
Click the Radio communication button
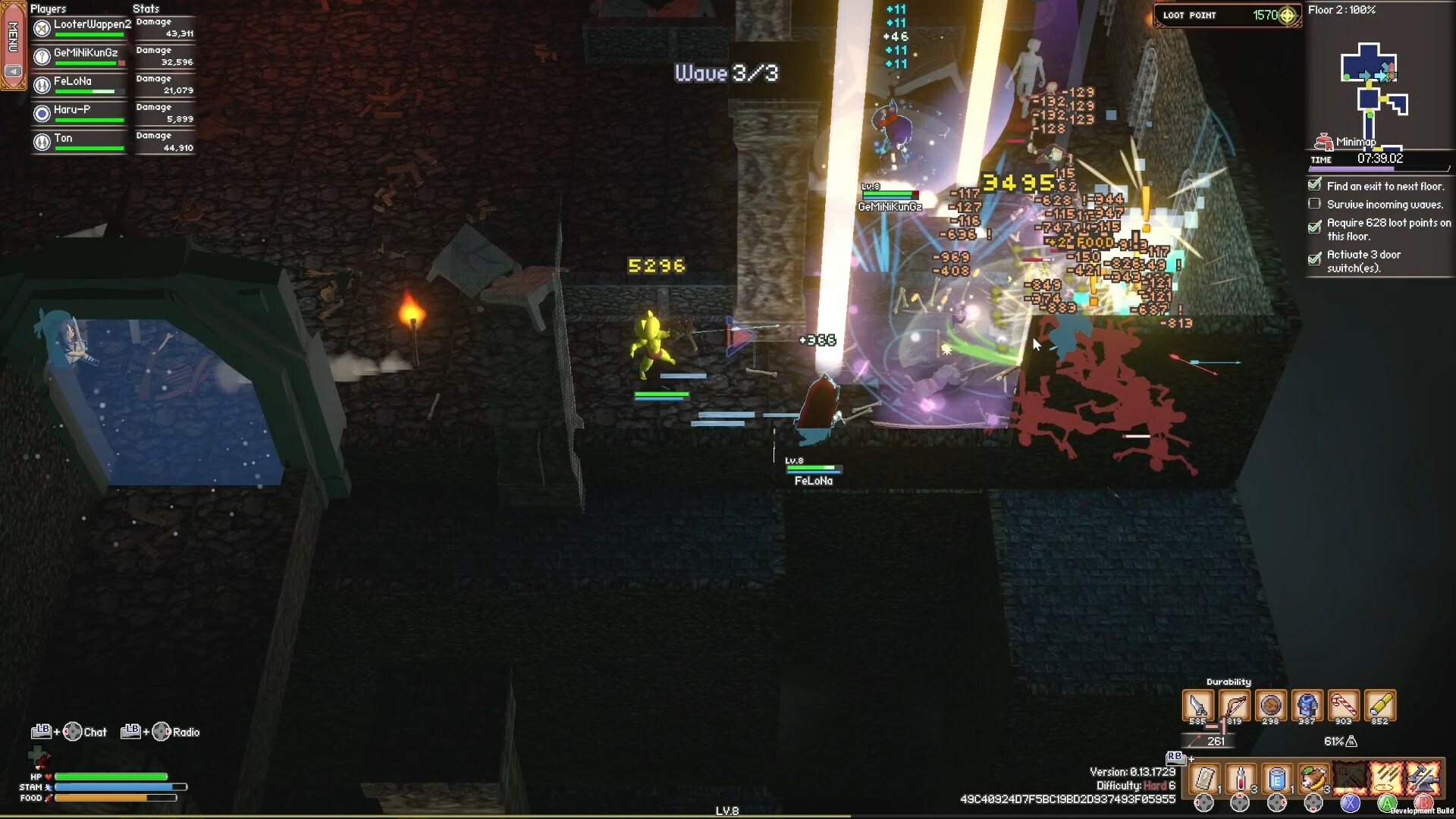click(x=161, y=732)
